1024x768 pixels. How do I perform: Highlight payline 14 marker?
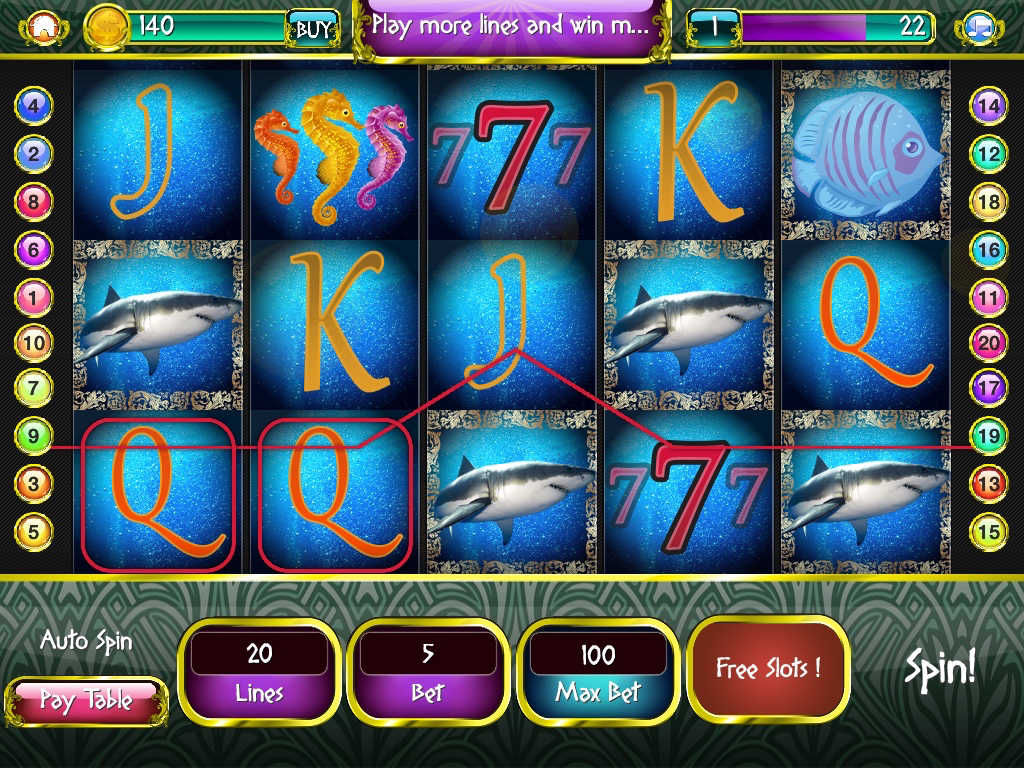(988, 105)
